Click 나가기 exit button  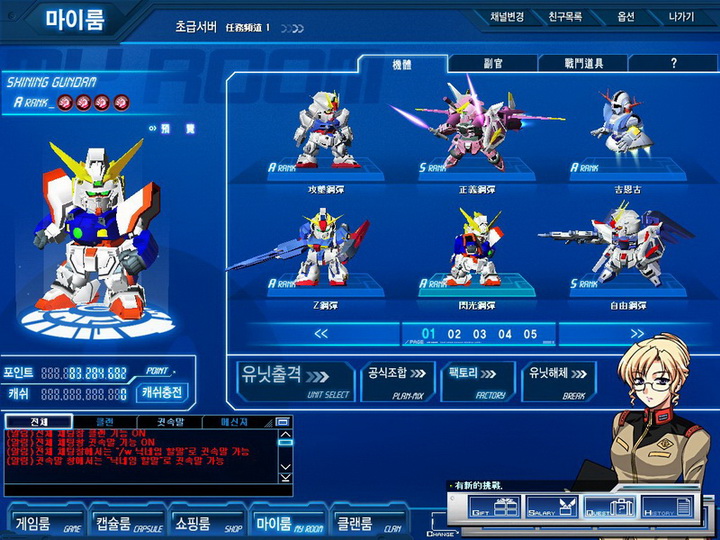pos(680,17)
